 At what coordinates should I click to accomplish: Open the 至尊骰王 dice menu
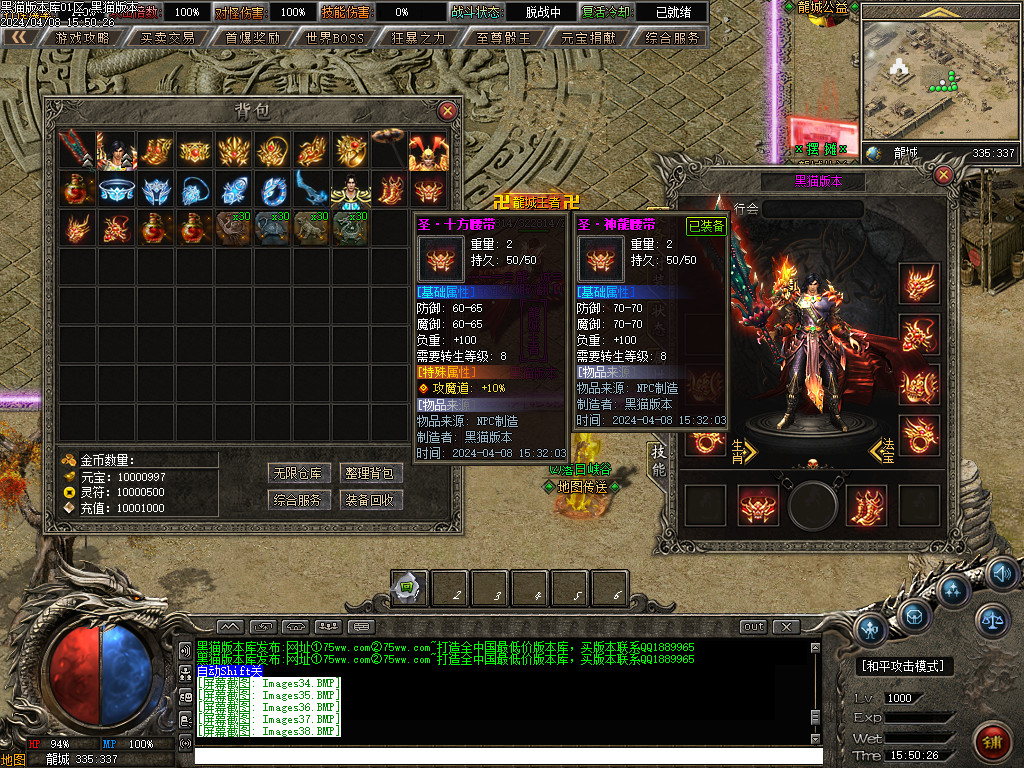504,38
